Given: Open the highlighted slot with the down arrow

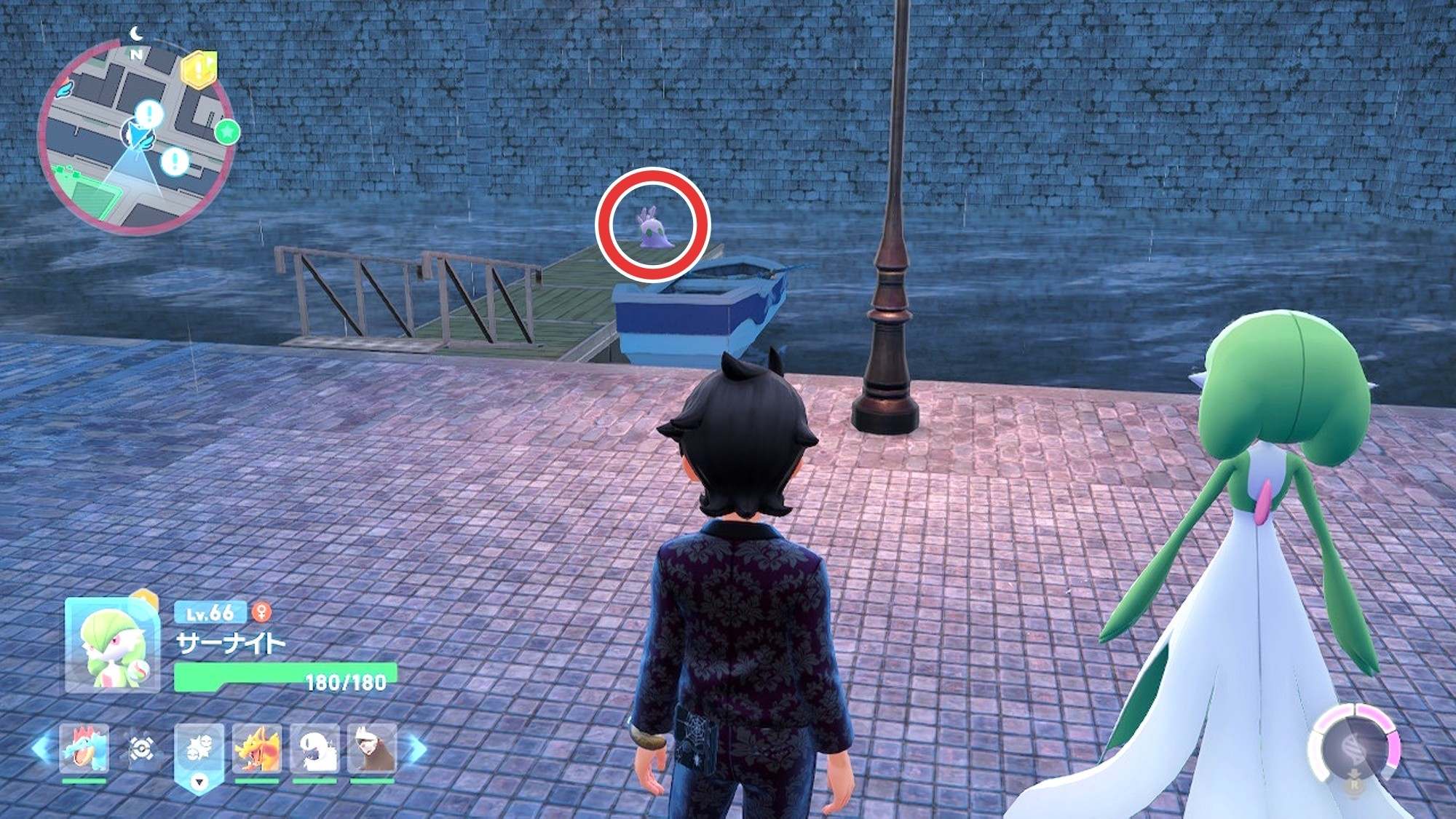Looking at the screenshot, I should [x=199, y=757].
